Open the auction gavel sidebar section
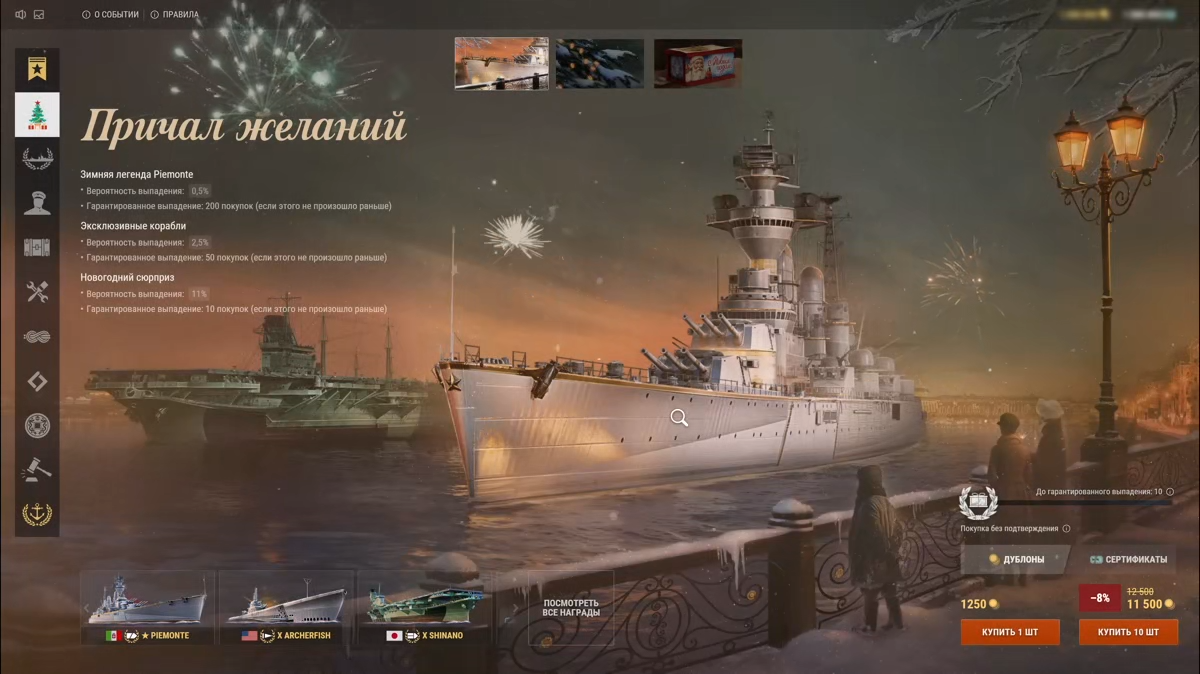 37,469
